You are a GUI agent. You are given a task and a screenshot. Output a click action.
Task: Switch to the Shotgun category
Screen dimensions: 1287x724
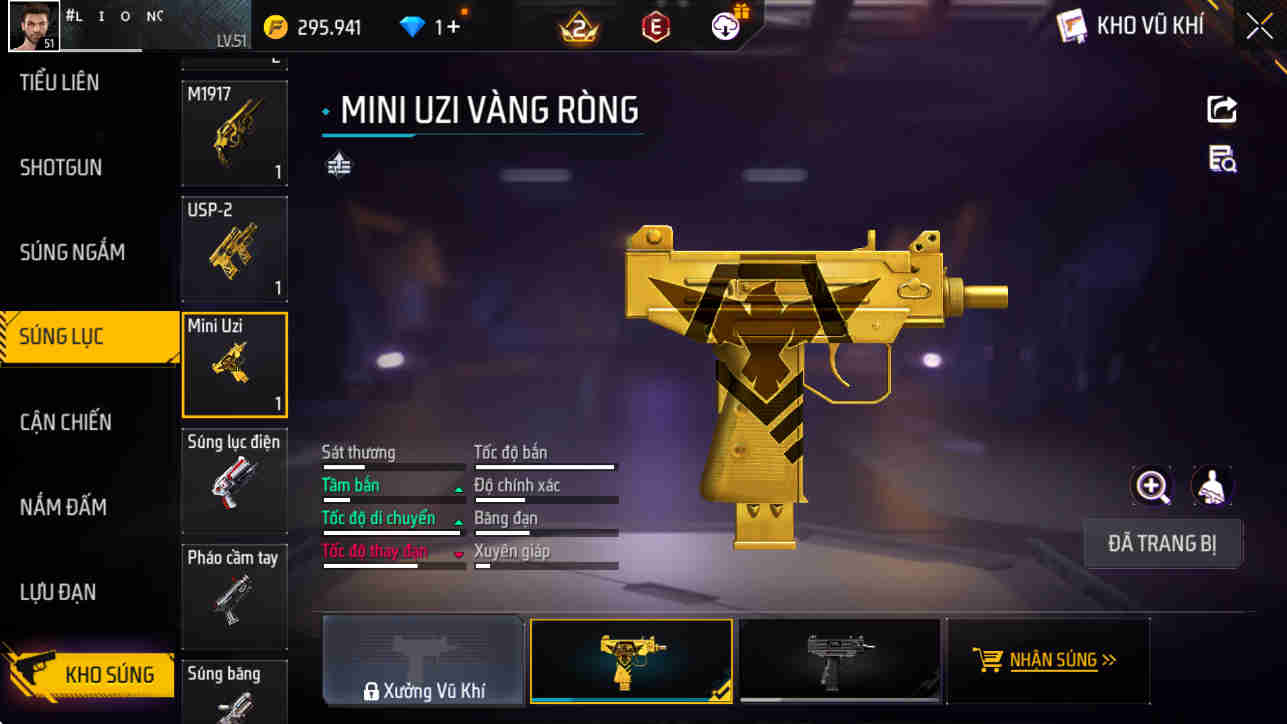tap(61, 167)
